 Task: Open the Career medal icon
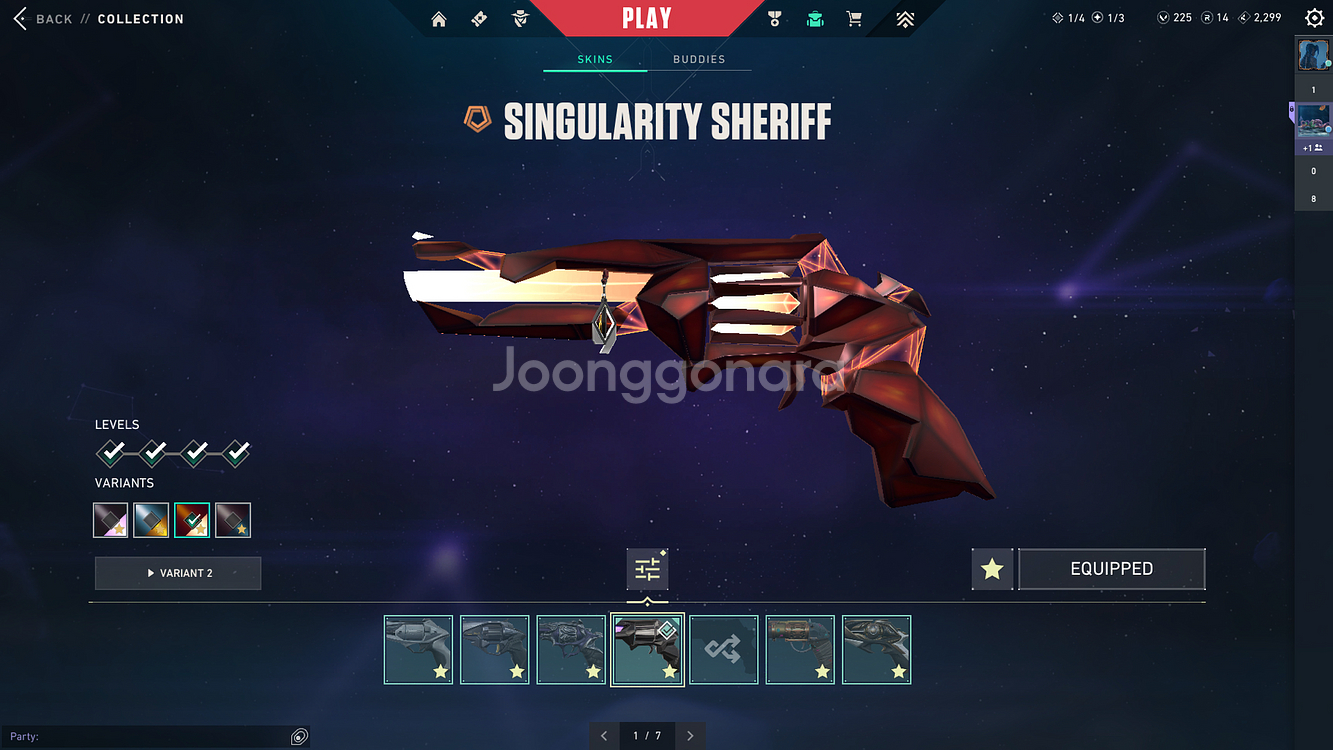[774, 19]
